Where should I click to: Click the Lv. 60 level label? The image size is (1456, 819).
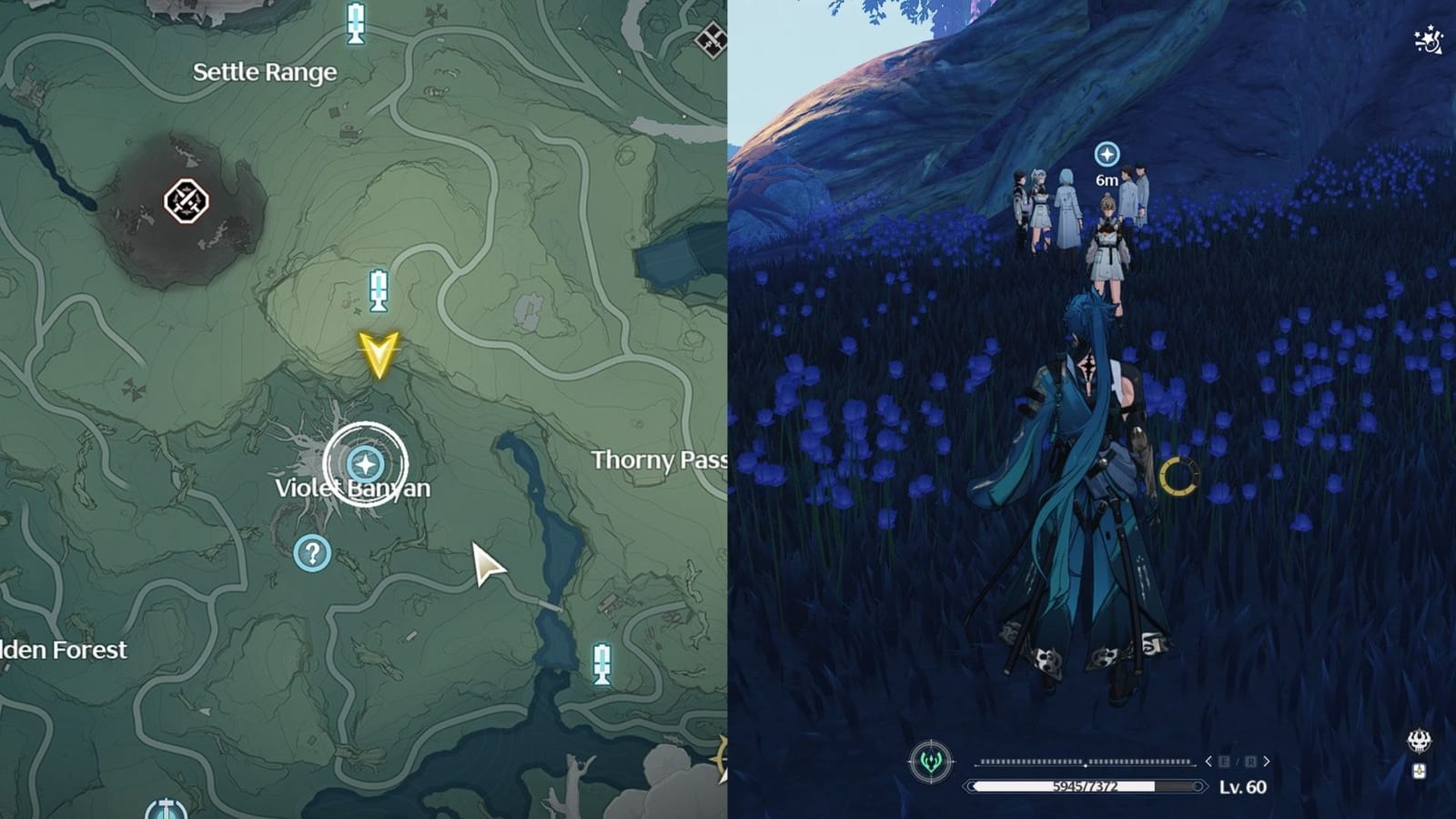(x=1241, y=786)
